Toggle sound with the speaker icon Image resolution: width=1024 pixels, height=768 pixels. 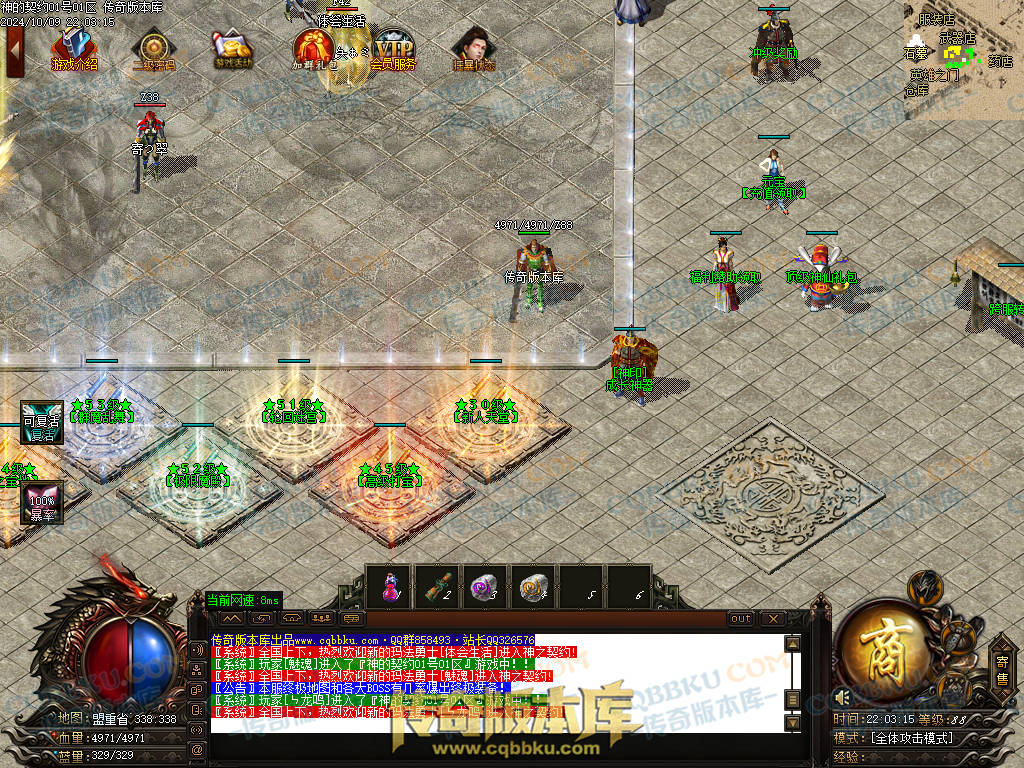842,696
